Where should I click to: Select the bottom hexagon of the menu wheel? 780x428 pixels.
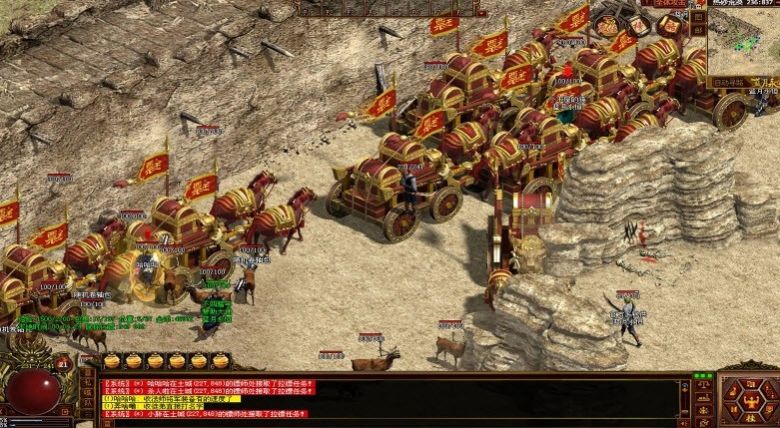[750, 418]
